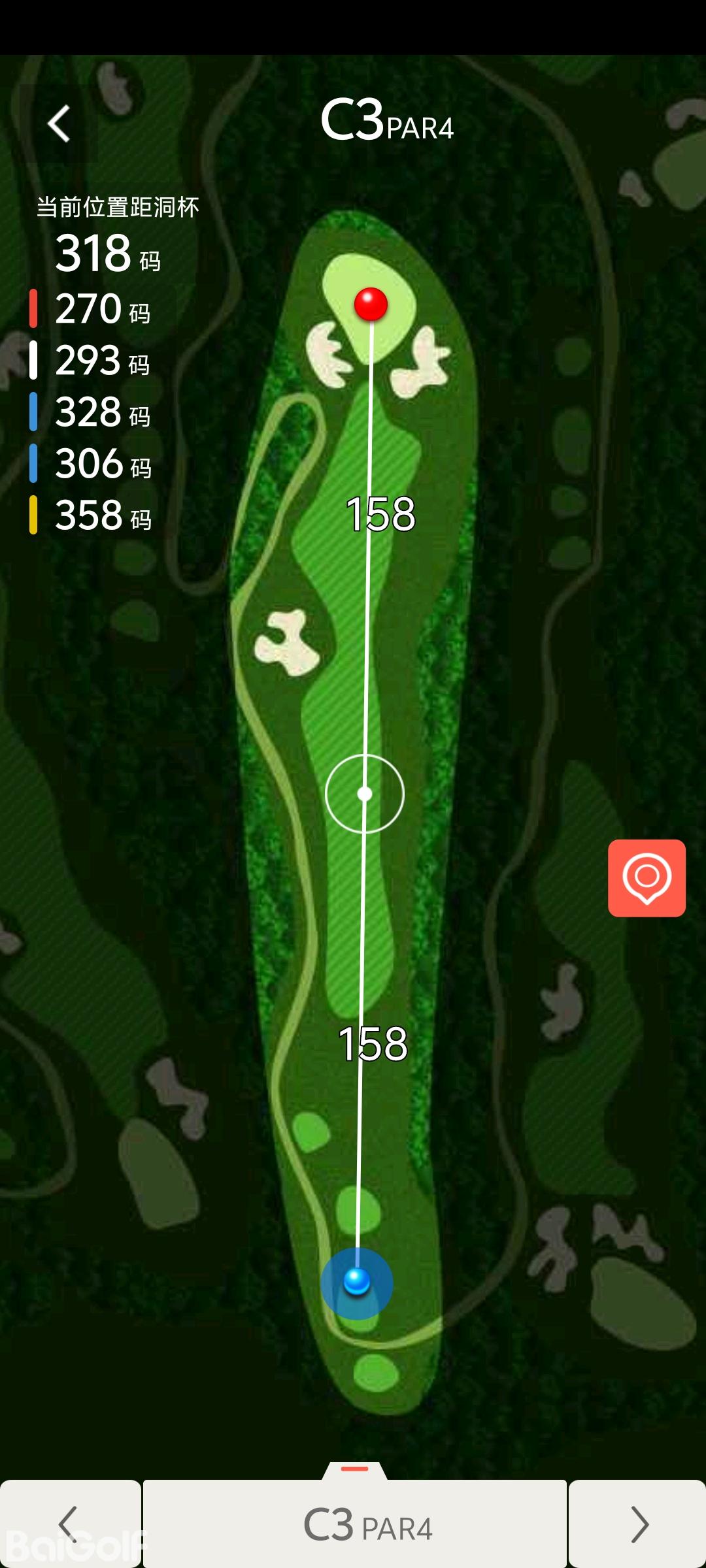Tap the orange location pin button
706x1568 pixels.
pyautogui.click(x=647, y=877)
